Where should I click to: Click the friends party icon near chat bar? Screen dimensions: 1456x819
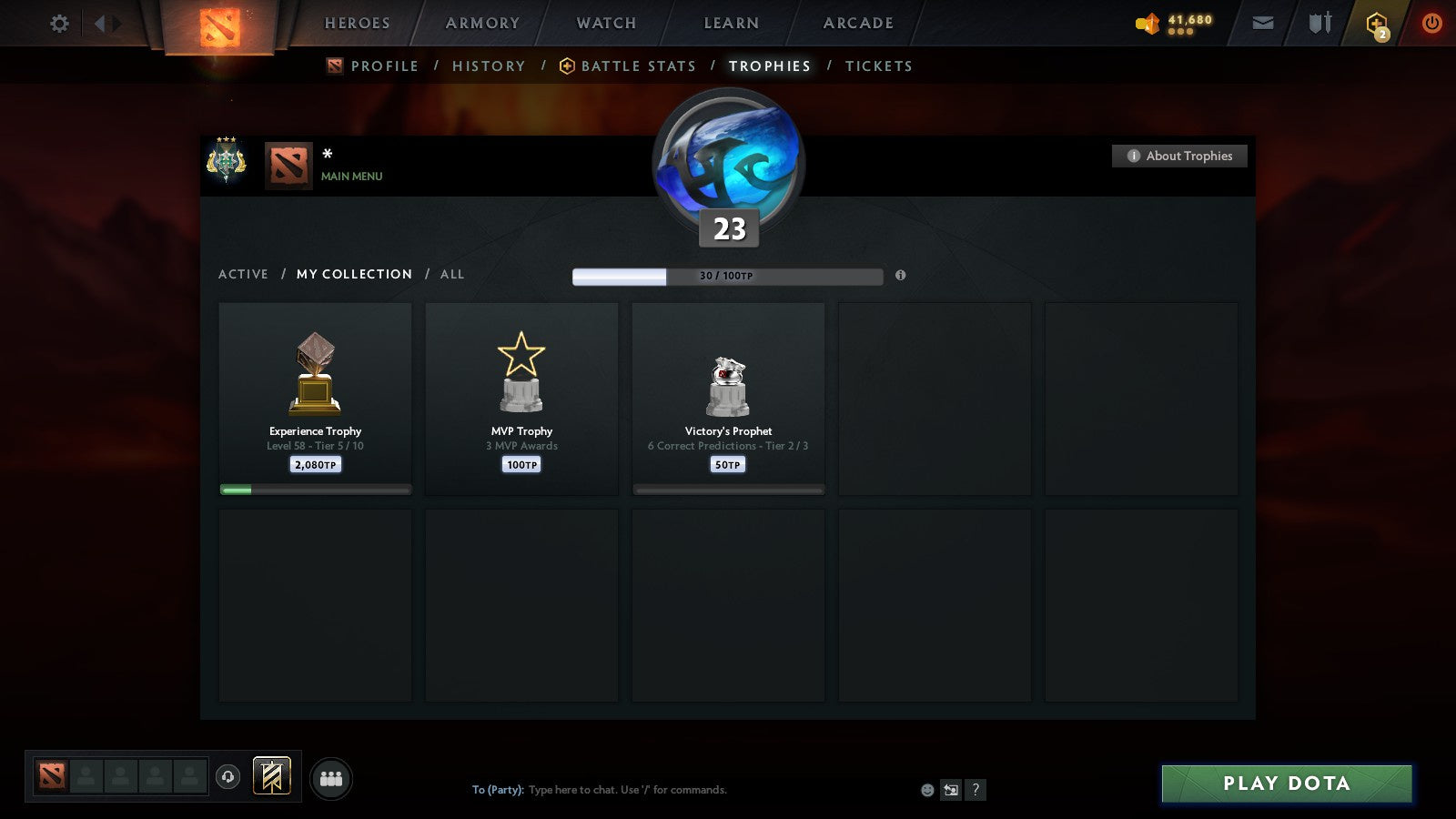coord(332,779)
